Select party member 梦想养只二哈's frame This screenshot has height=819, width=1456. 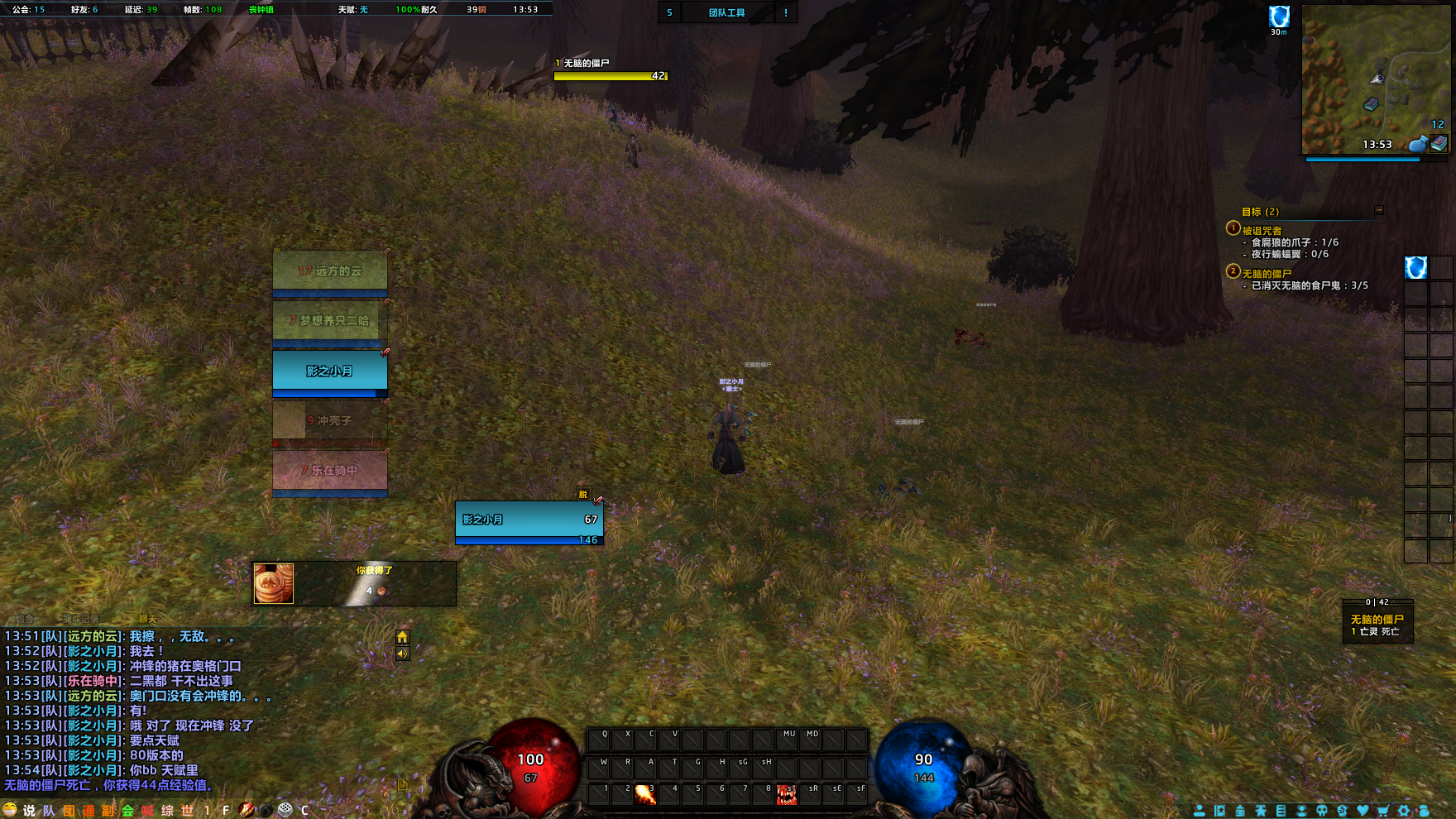tap(329, 320)
